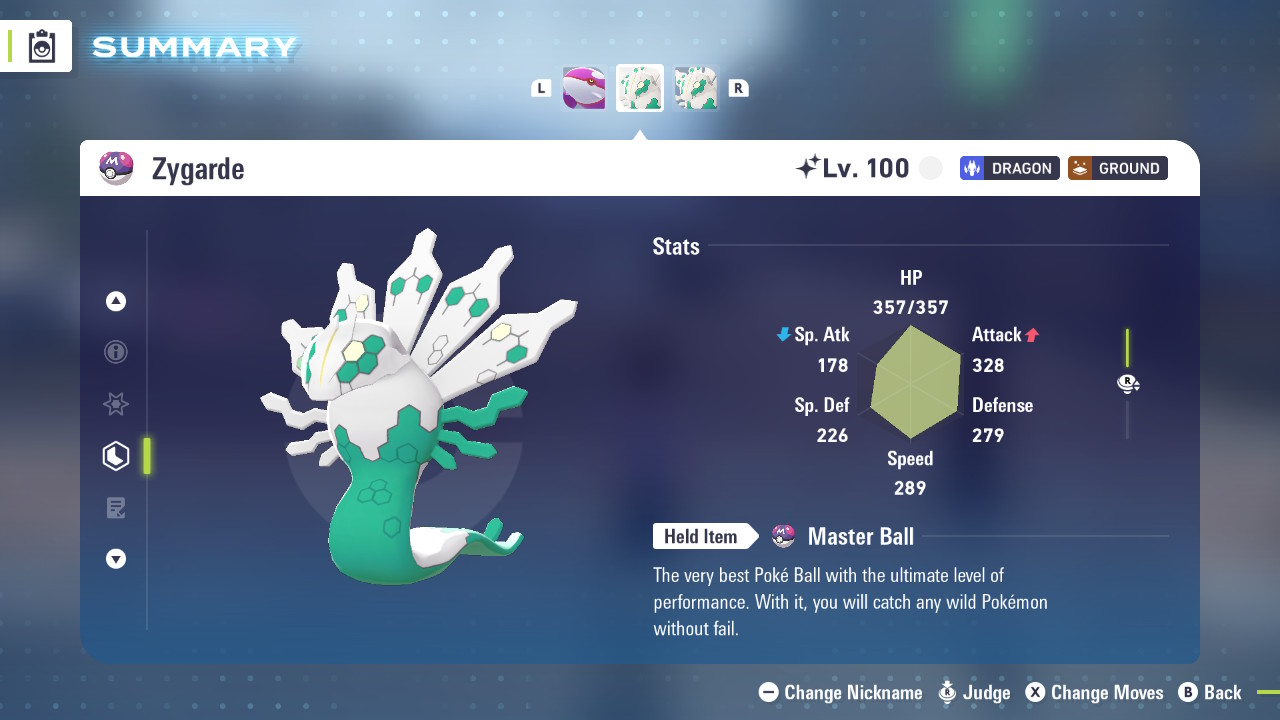Switch to the unselected Zygarde thumbnail
This screenshot has width=1280, height=720.
[696, 88]
